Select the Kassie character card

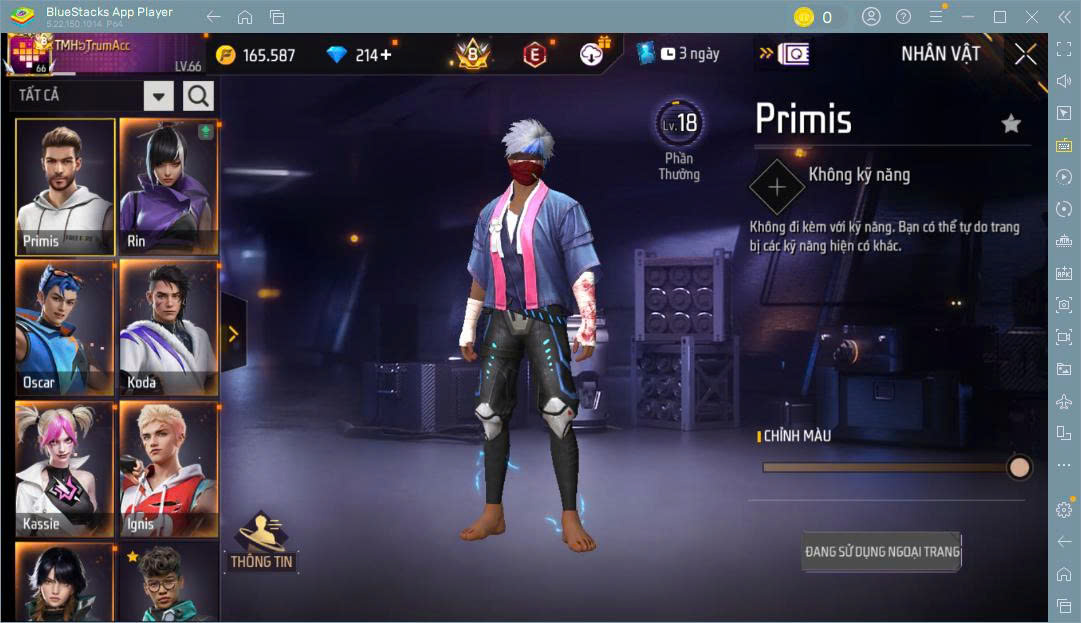coord(65,469)
